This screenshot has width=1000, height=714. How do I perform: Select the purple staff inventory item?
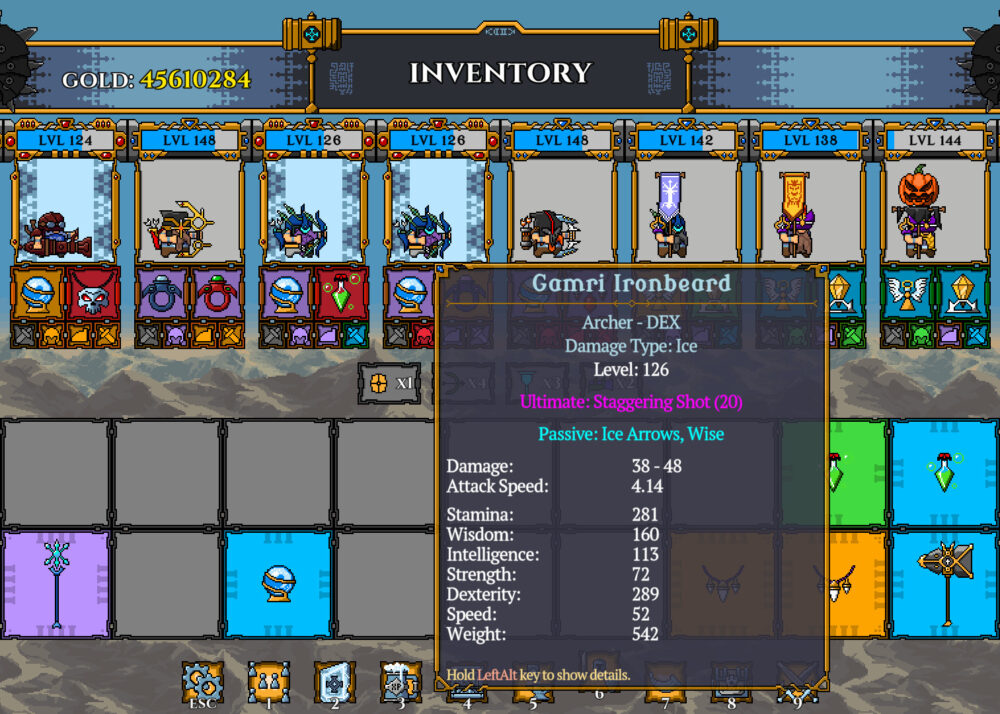pos(55,584)
